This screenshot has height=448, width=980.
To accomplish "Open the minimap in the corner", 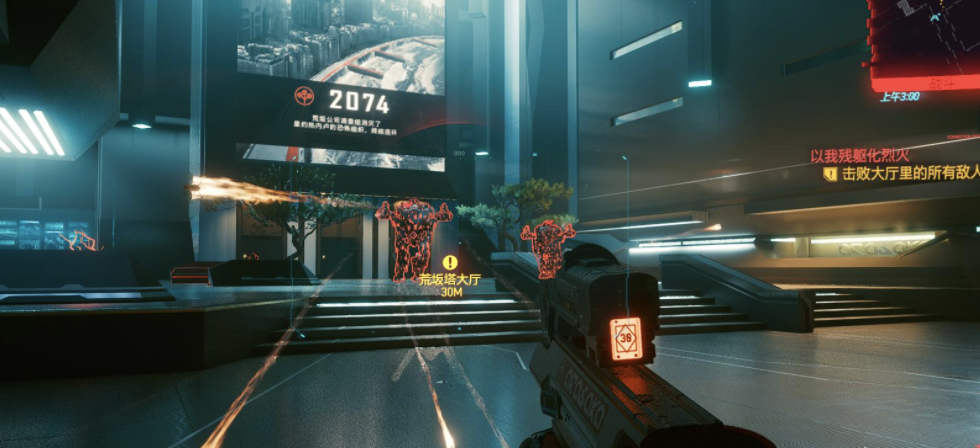I will click(926, 40).
